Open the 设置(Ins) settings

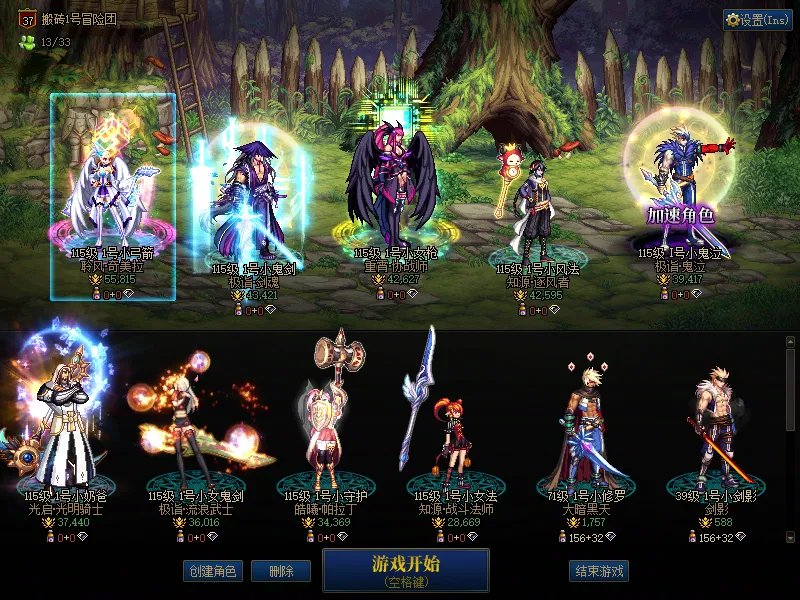tap(757, 19)
